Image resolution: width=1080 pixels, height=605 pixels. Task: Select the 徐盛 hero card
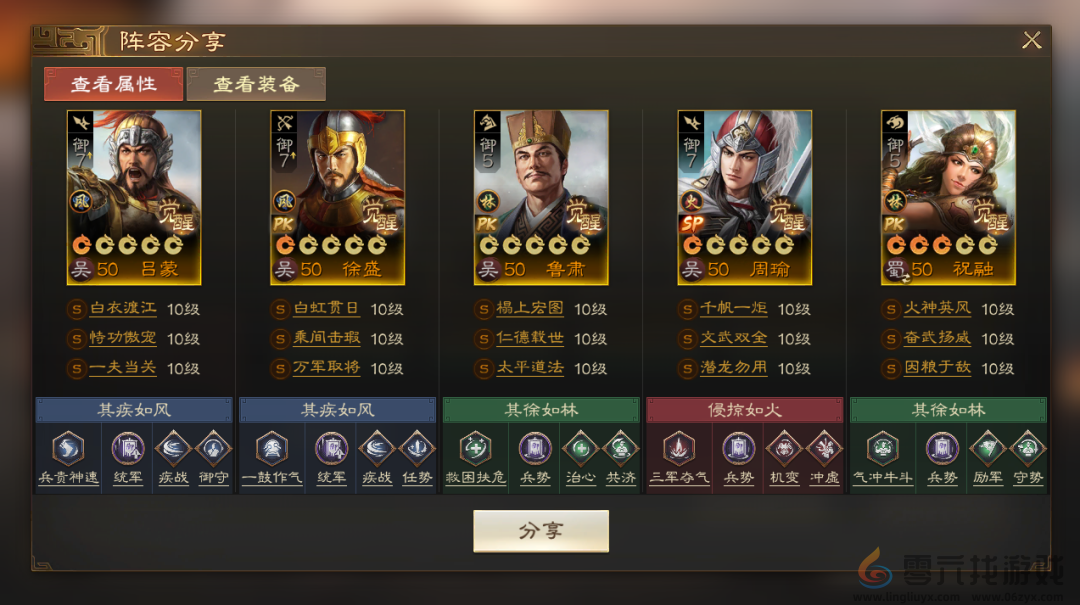tap(337, 197)
